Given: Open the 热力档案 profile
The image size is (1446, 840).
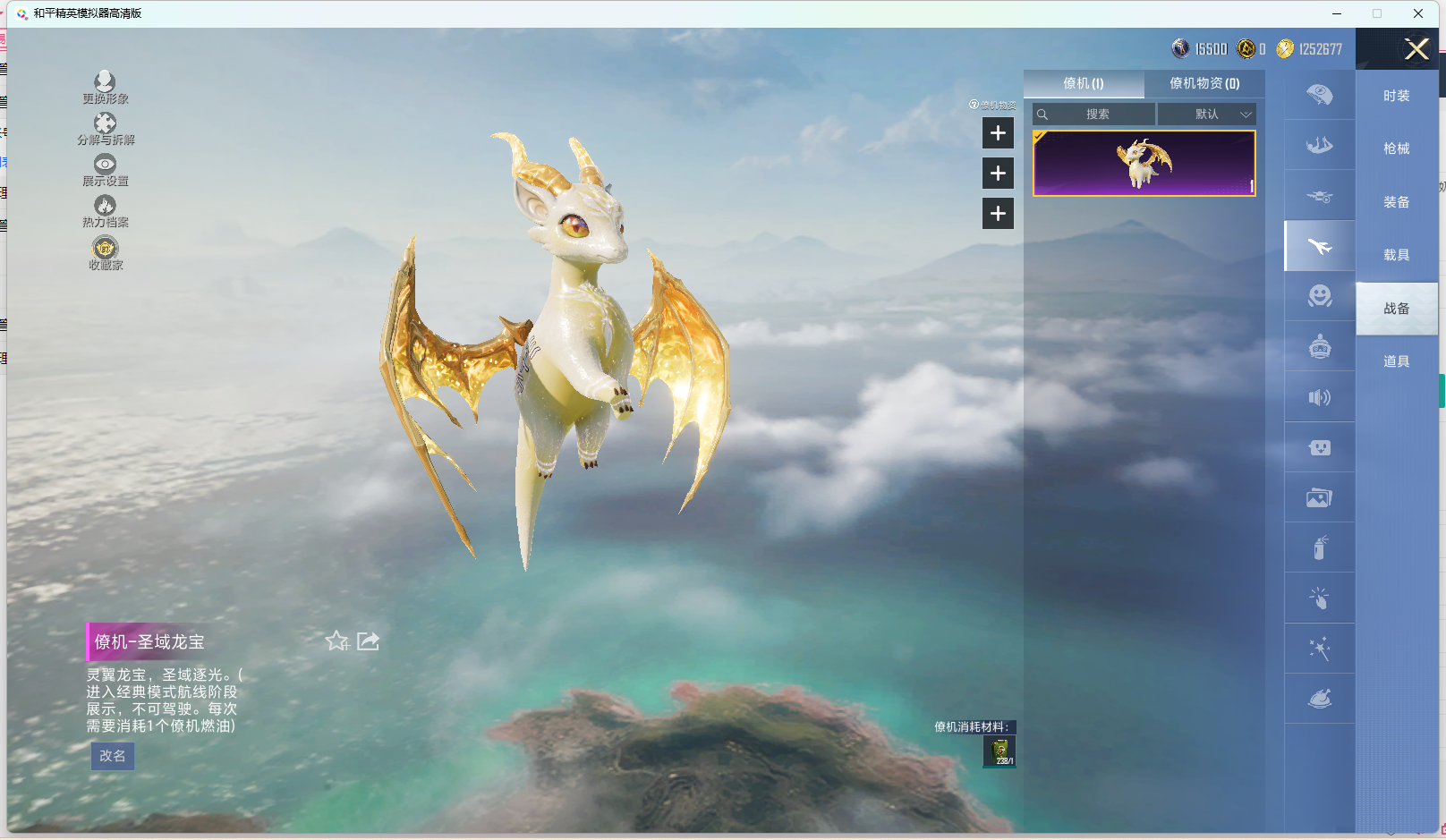Looking at the screenshot, I should [106, 211].
